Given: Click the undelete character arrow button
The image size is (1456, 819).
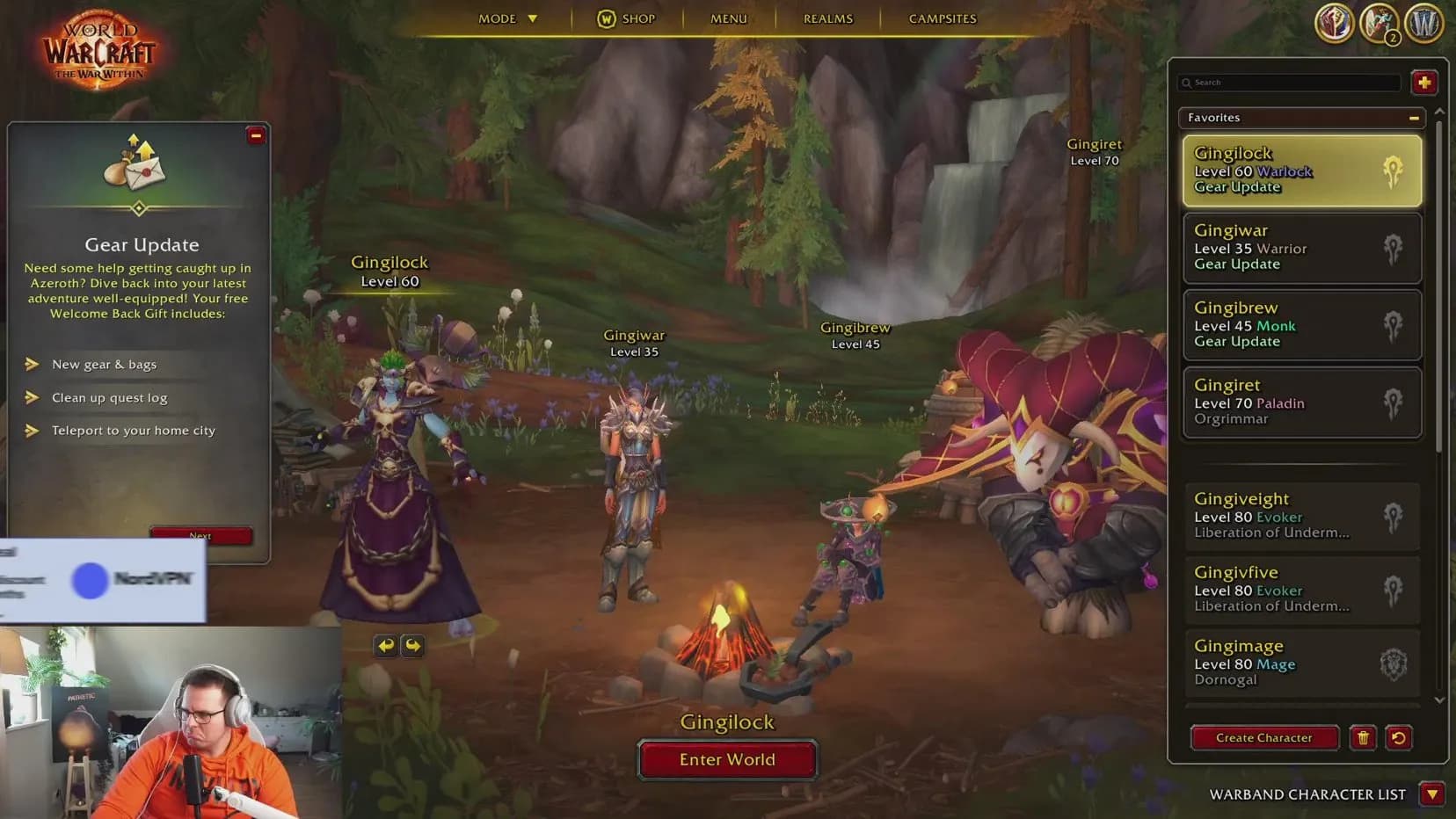Looking at the screenshot, I should 1398,738.
